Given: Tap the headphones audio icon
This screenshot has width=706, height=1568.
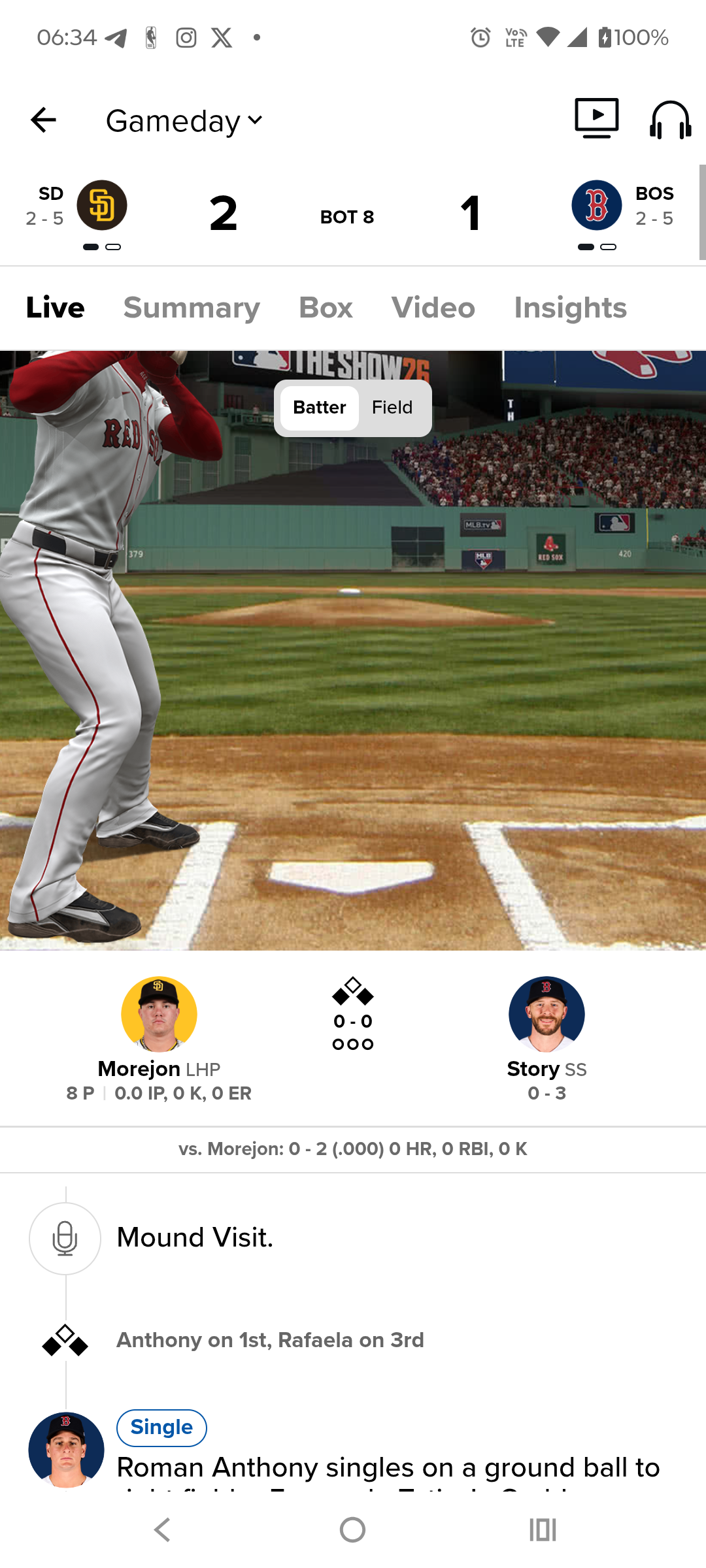Looking at the screenshot, I should pyautogui.click(x=670, y=120).
